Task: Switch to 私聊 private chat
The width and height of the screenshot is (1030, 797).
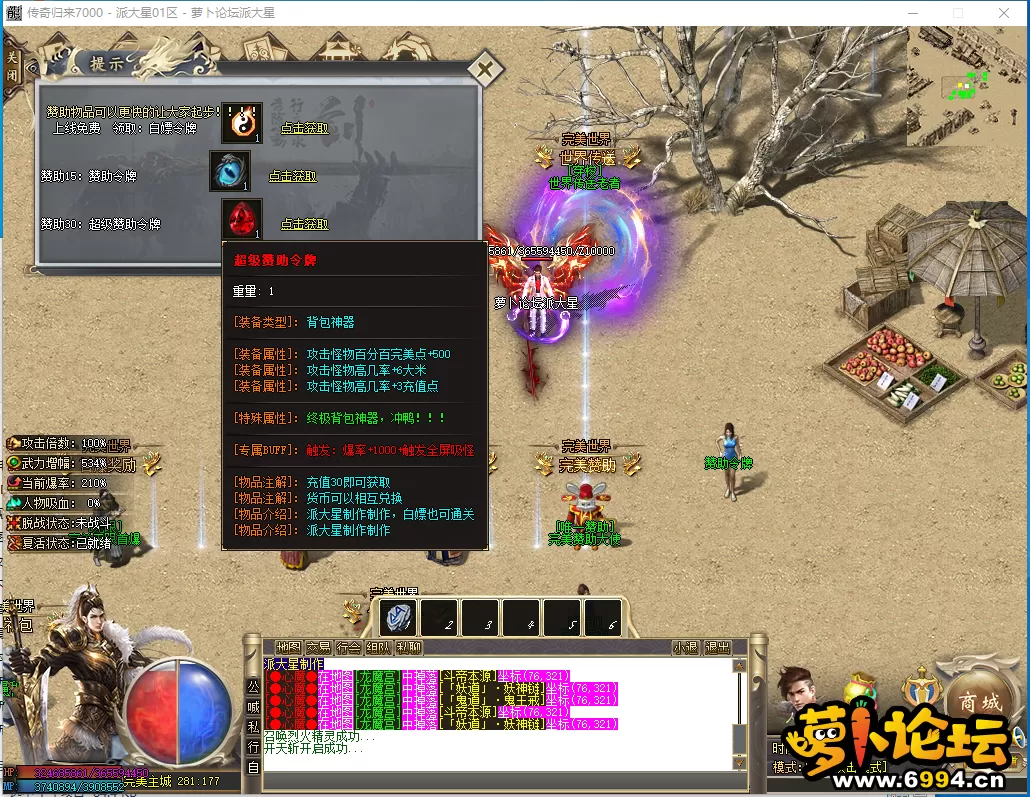Action: (408, 647)
